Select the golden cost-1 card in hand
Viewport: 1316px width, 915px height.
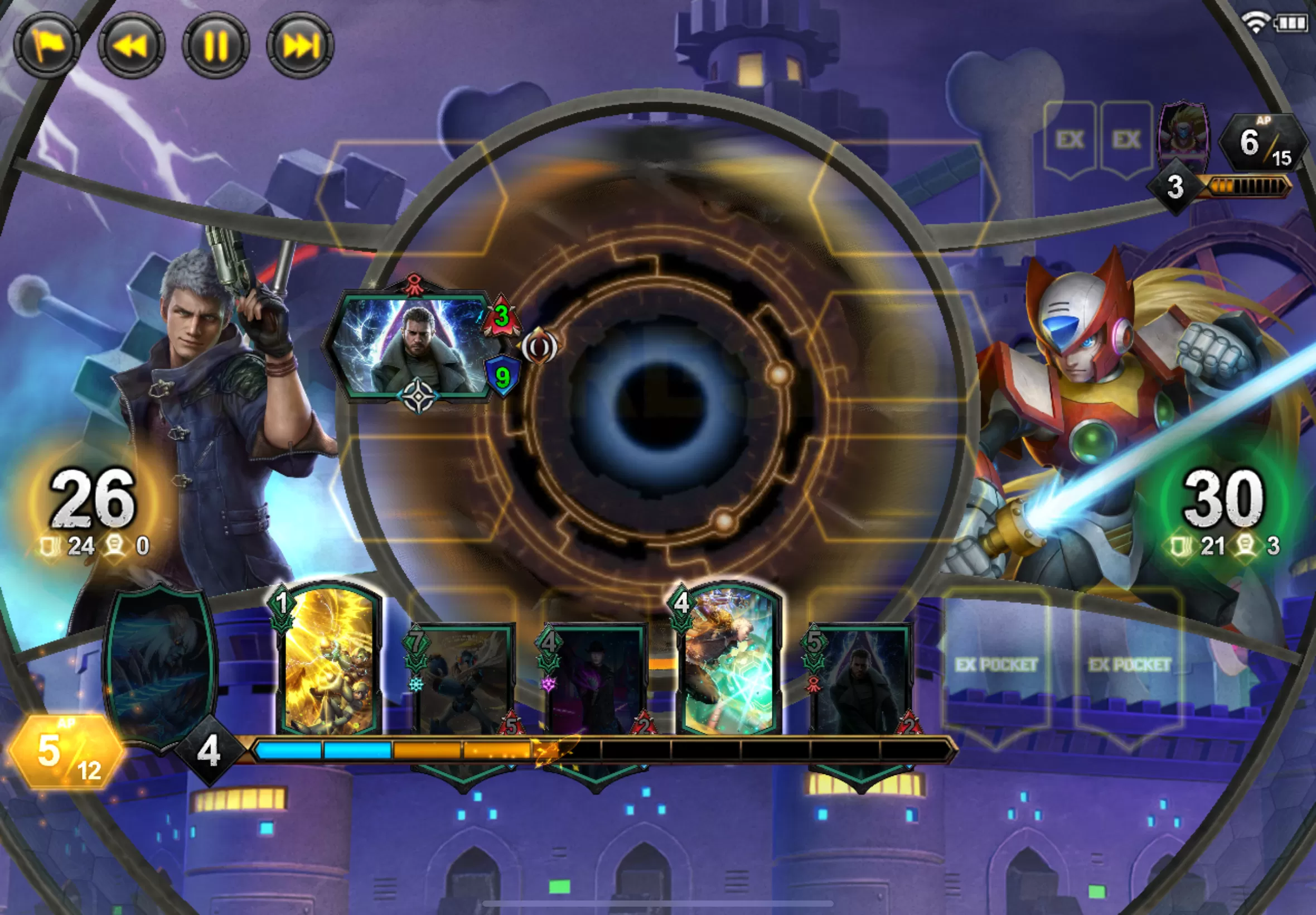click(x=330, y=662)
